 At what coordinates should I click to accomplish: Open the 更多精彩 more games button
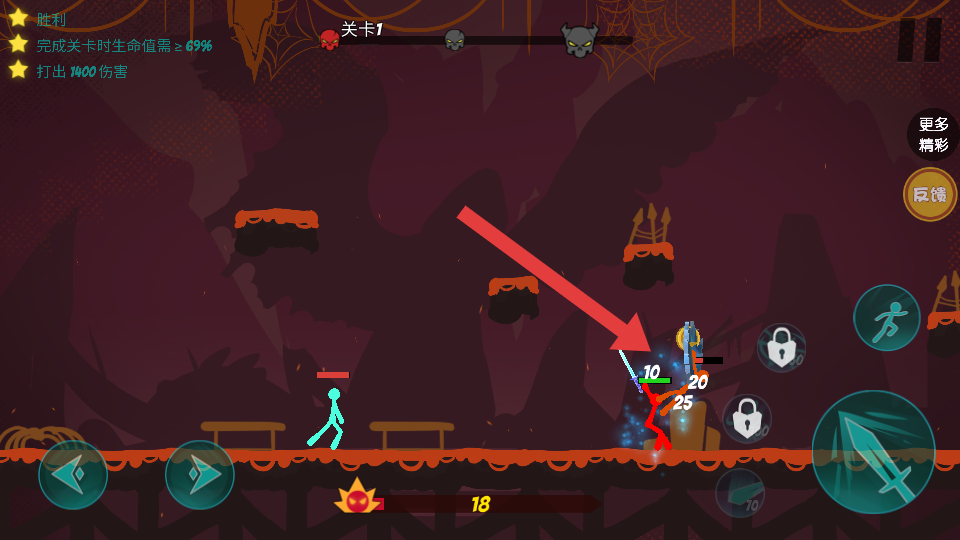pos(932,135)
